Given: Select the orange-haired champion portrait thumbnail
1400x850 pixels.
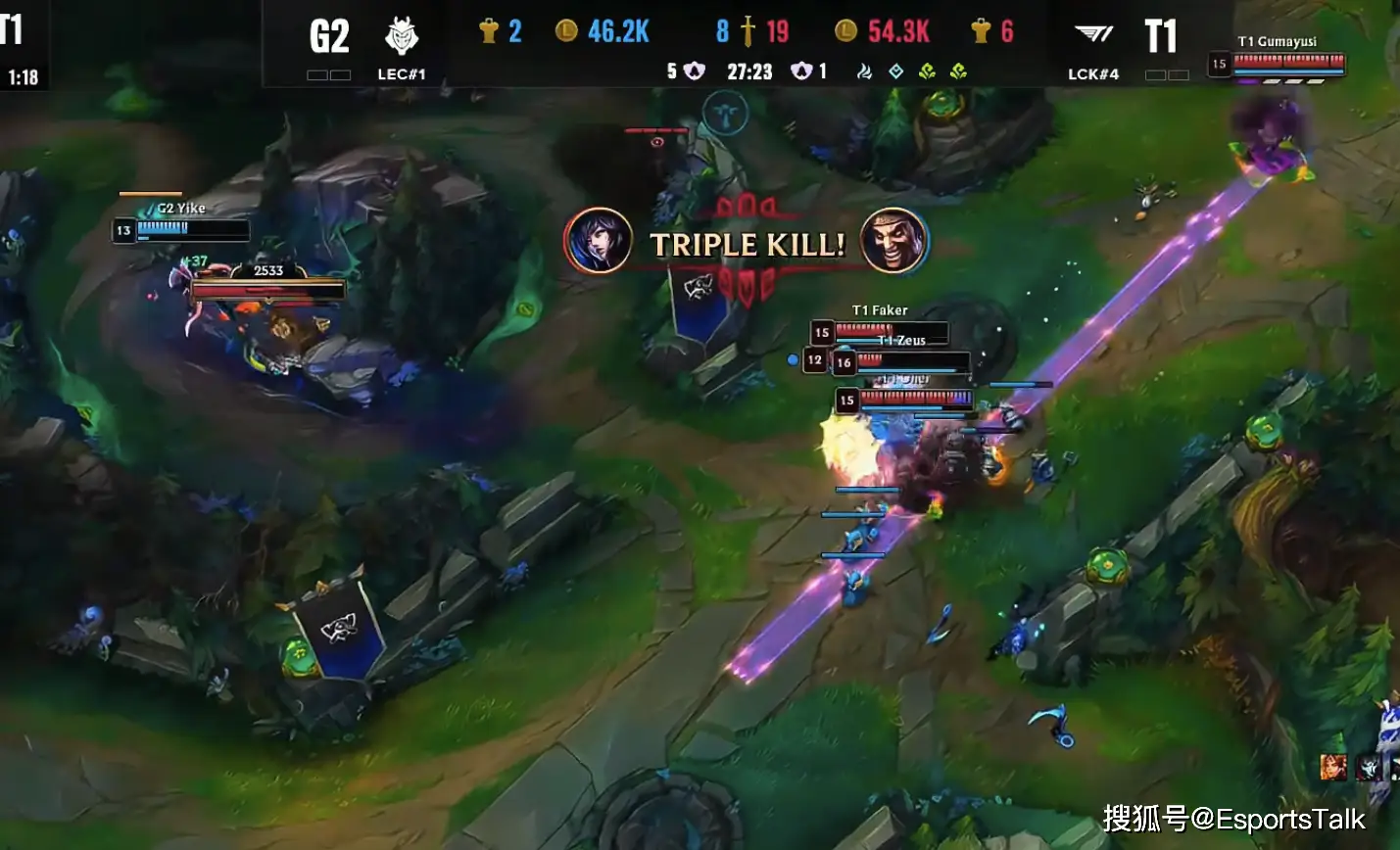Looking at the screenshot, I should tap(1332, 767).
